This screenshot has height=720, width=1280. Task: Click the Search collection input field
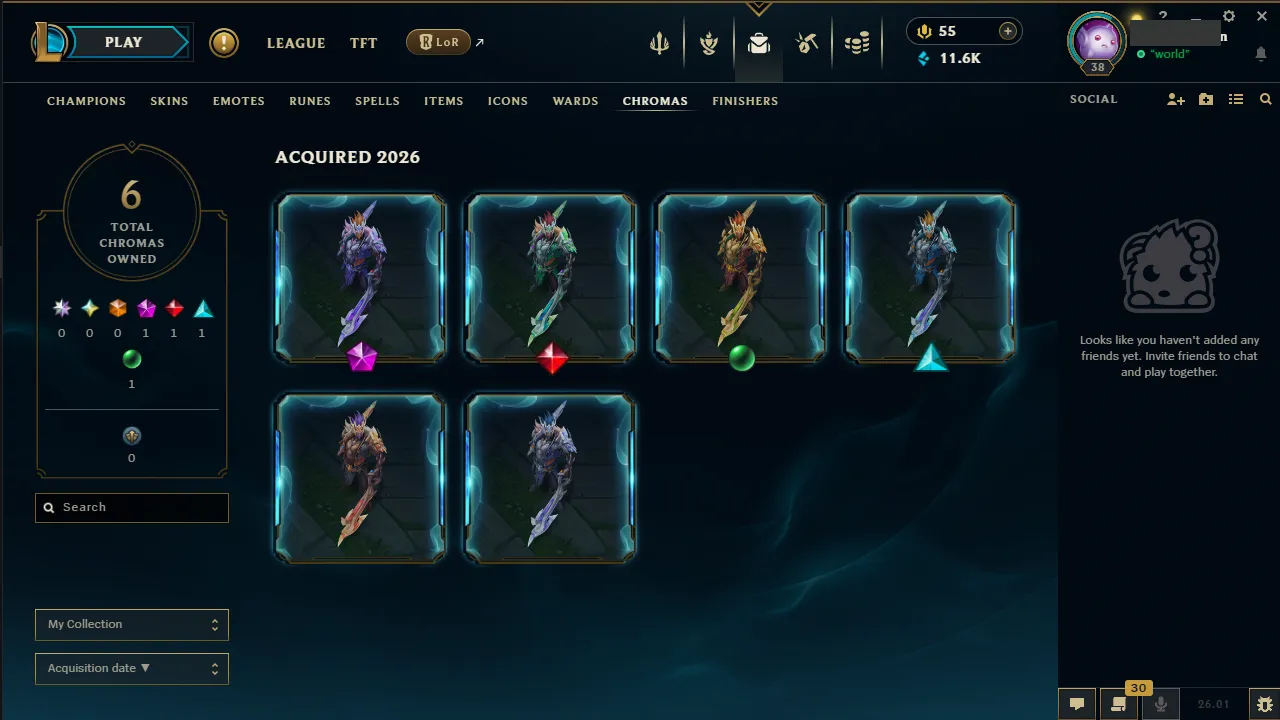point(131,507)
